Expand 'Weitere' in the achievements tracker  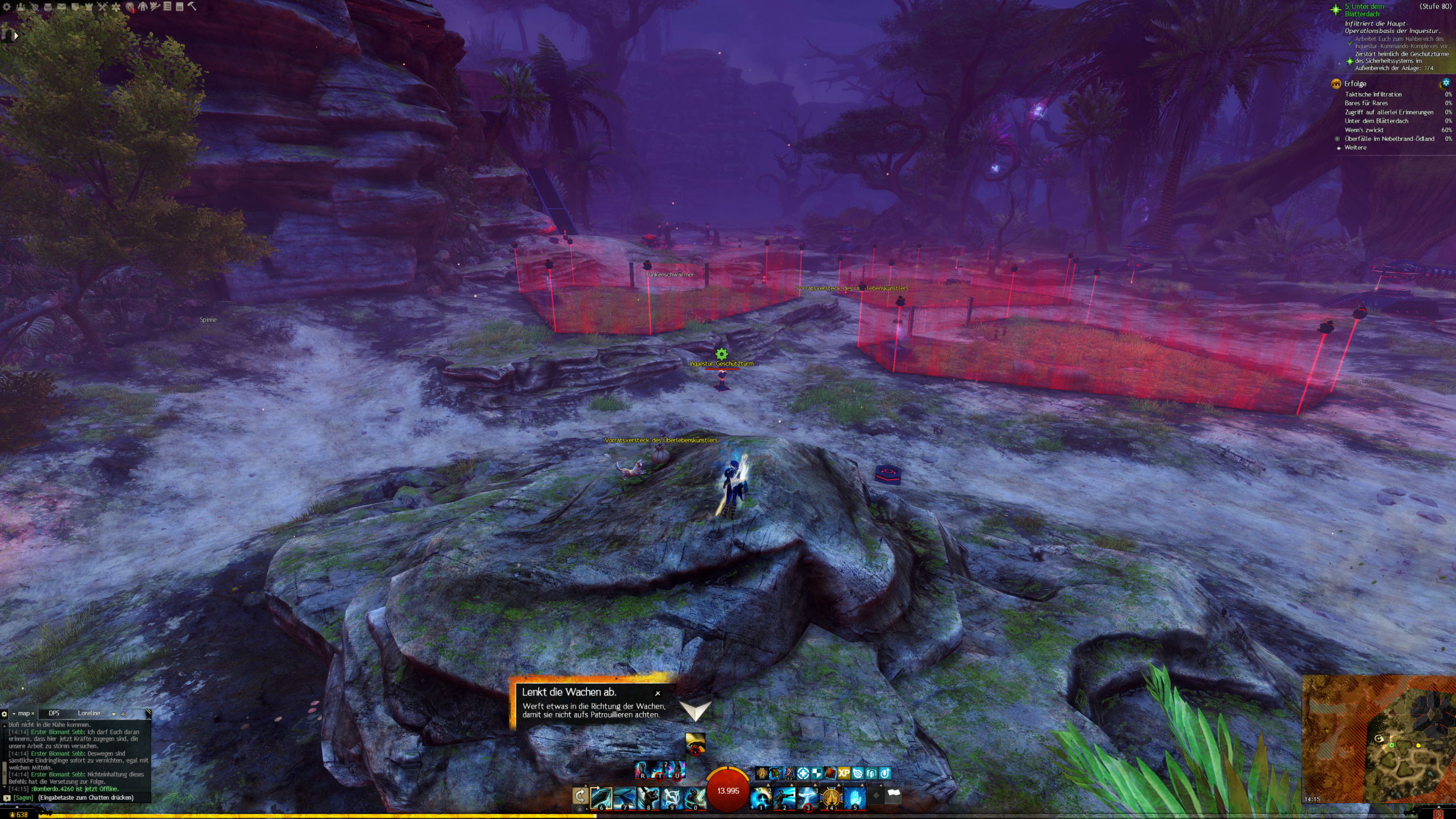point(1355,147)
